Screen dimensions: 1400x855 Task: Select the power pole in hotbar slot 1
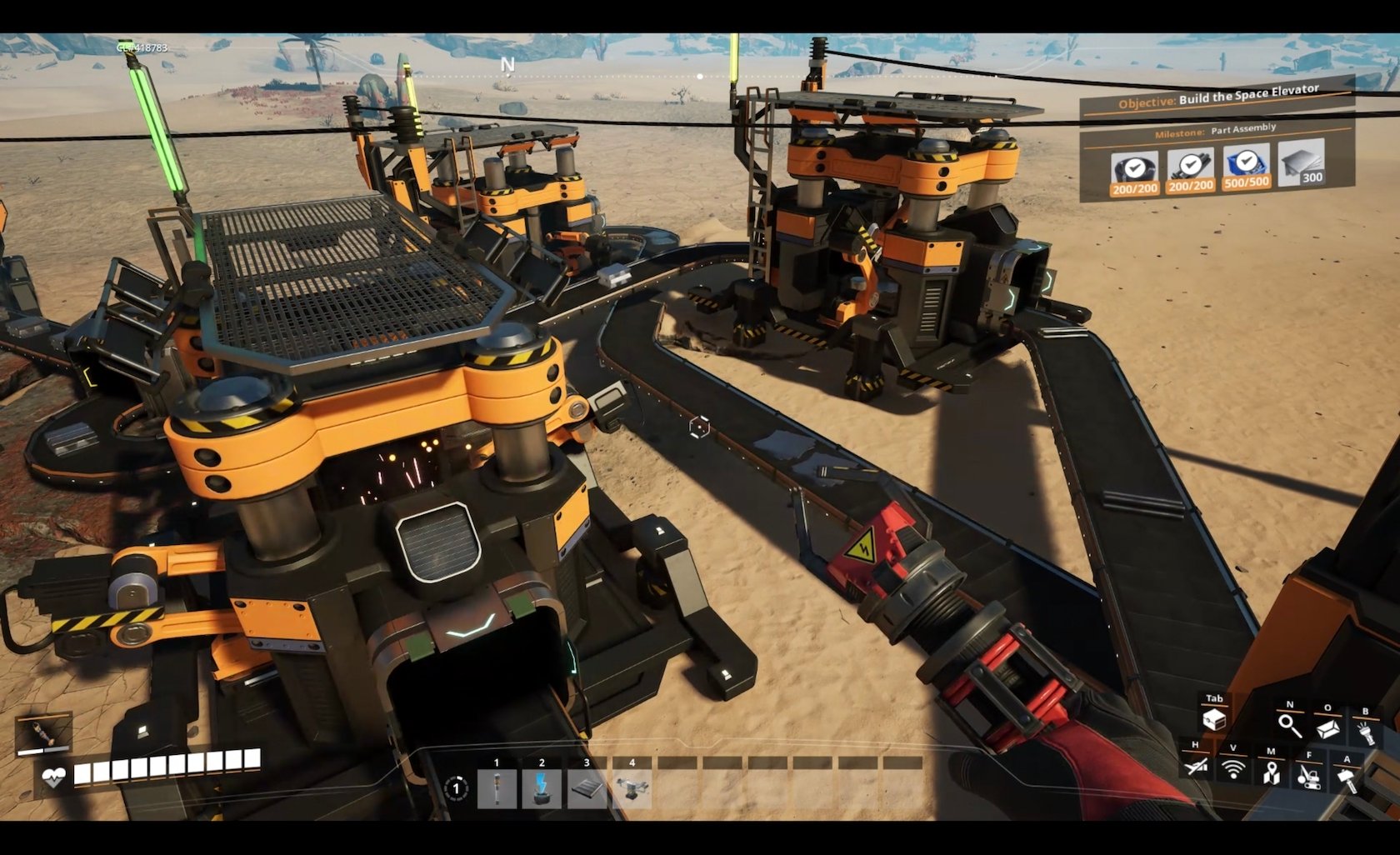pos(497,788)
